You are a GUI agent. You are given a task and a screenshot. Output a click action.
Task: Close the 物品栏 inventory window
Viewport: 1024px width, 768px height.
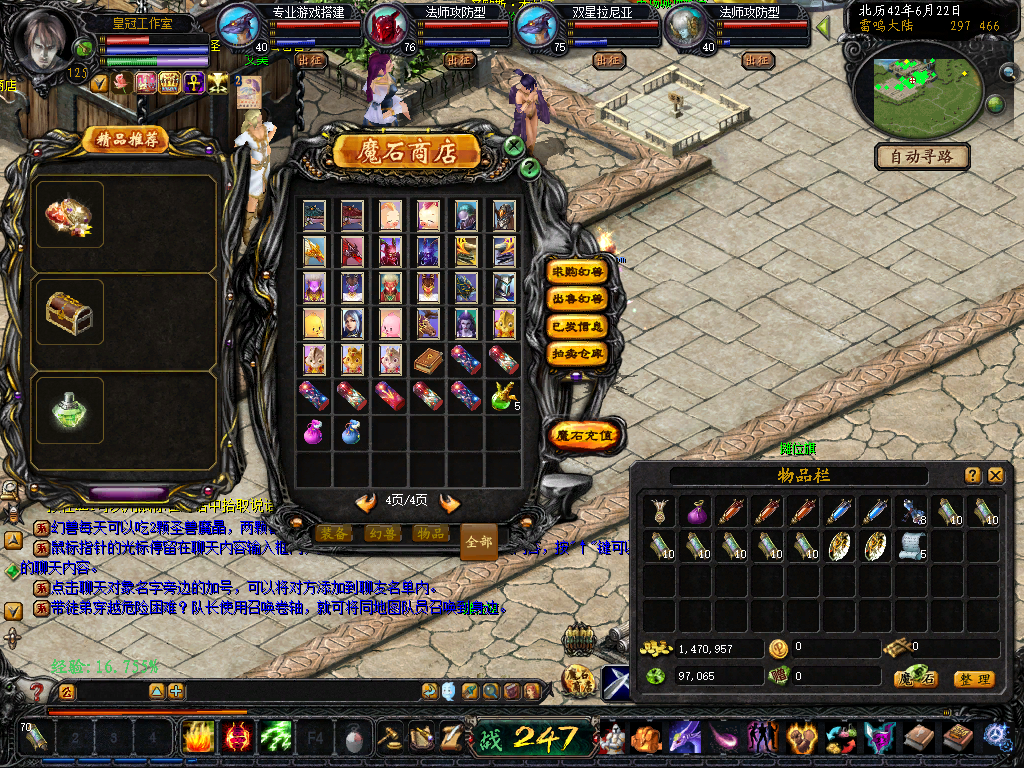[x=996, y=476]
